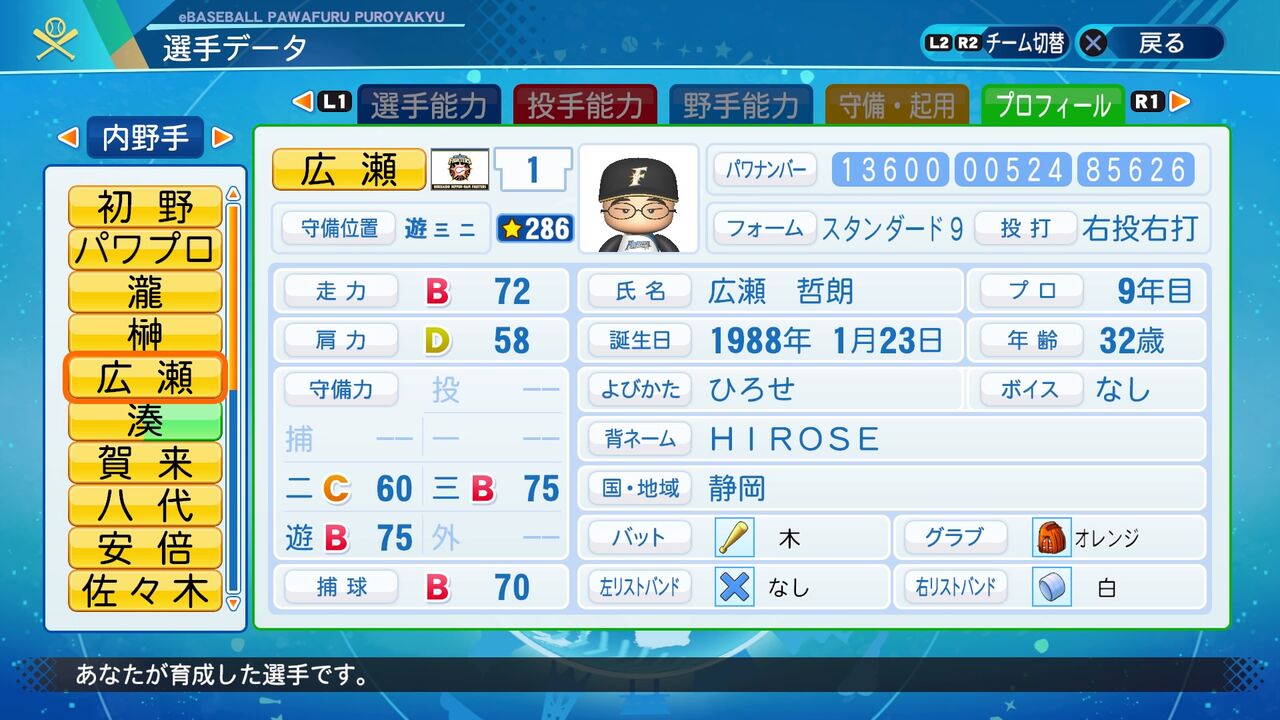Switch to the 守備・起用 tab
Viewport: 1280px width, 720px height.
897,101
